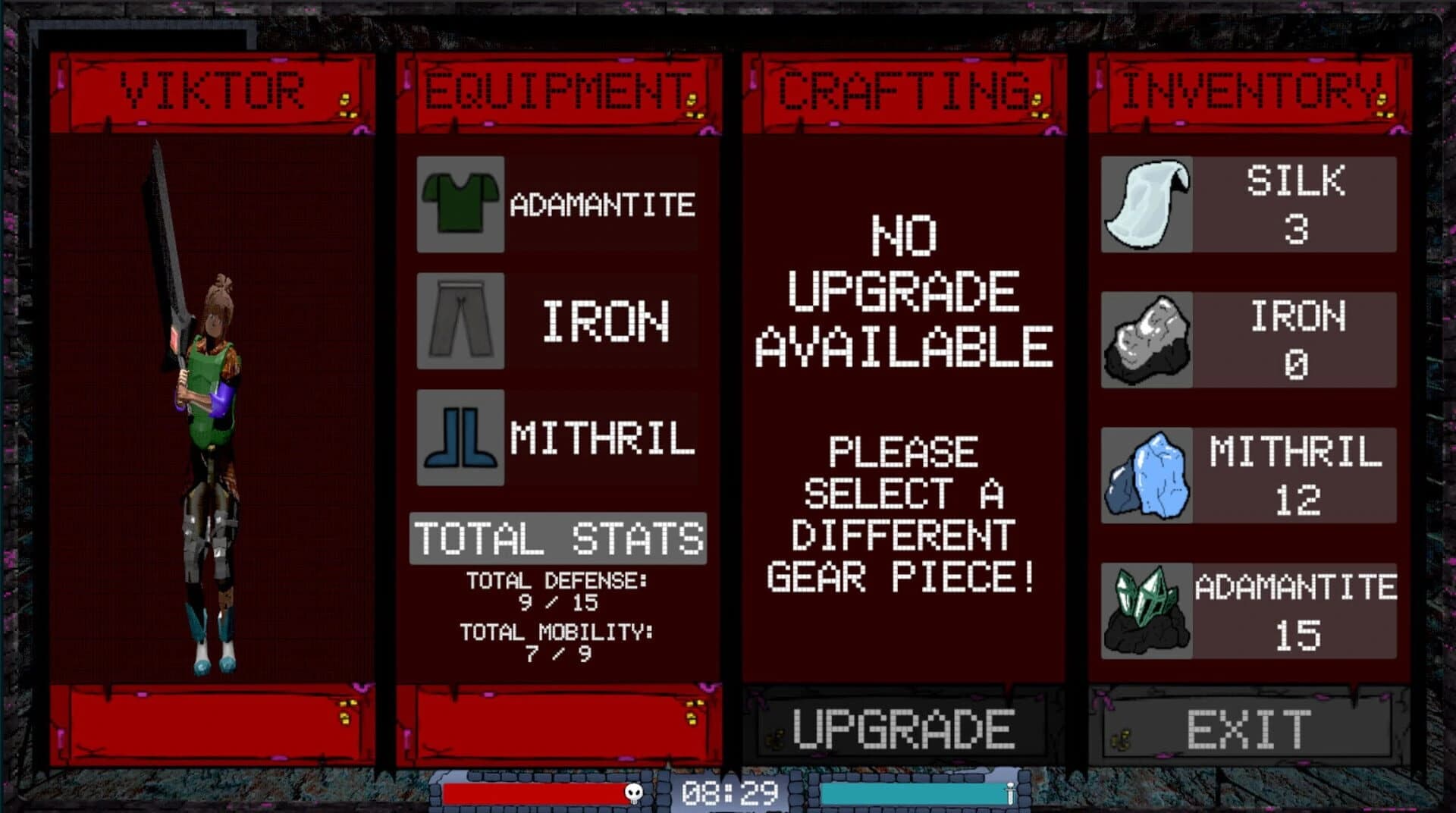Click the Iron pants equipment icon
Image resolution: width=1456 pixels, height=813 pixels.
pyautogui.click(x=460, y=320)
